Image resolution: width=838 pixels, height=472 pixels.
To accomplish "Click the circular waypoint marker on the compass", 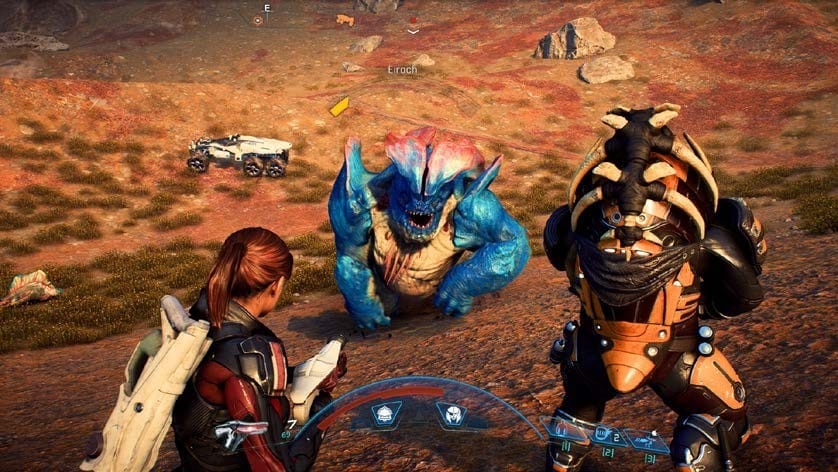I will click(257, 19).
